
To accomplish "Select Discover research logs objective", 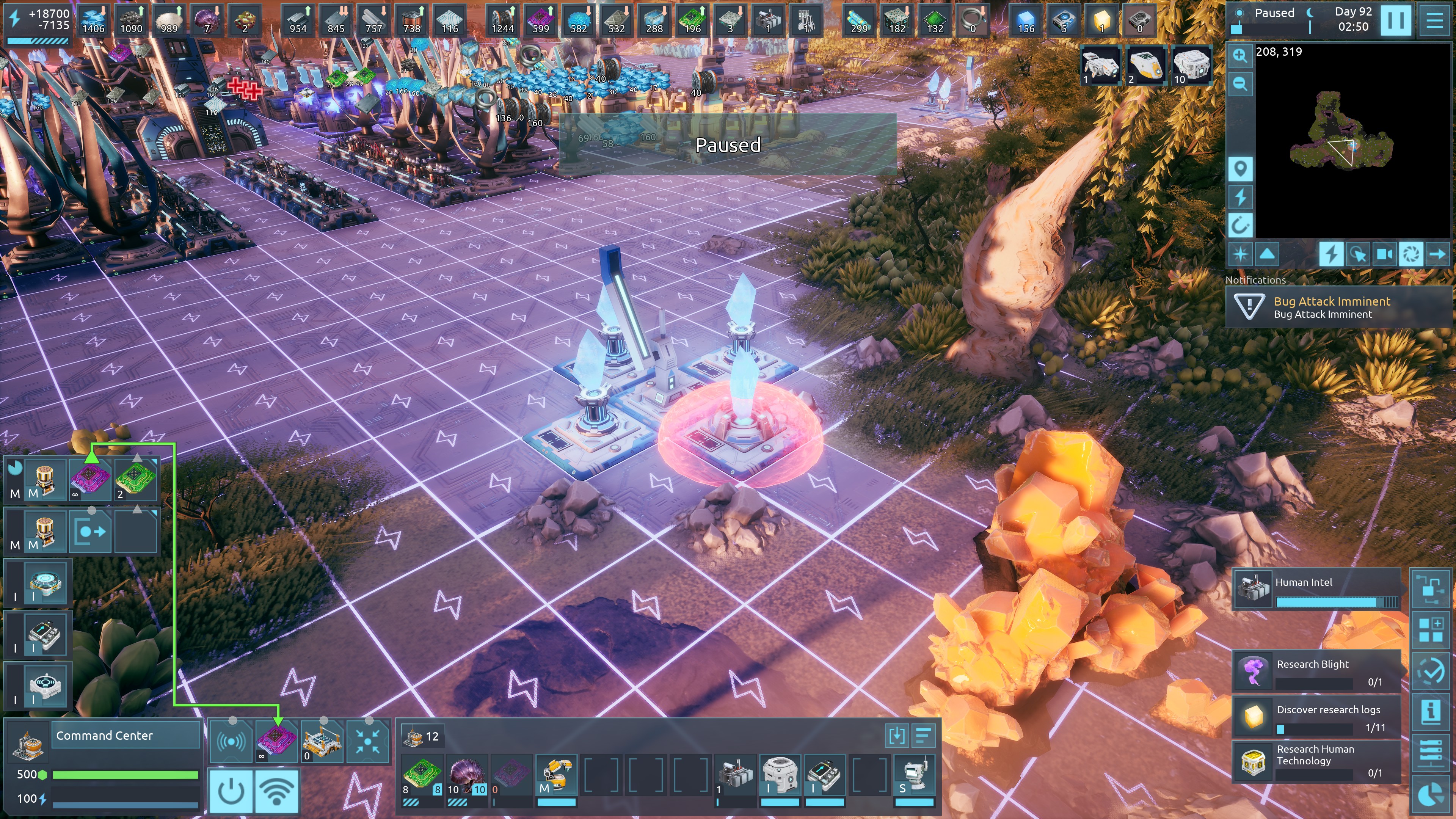I will (1317, 717).
